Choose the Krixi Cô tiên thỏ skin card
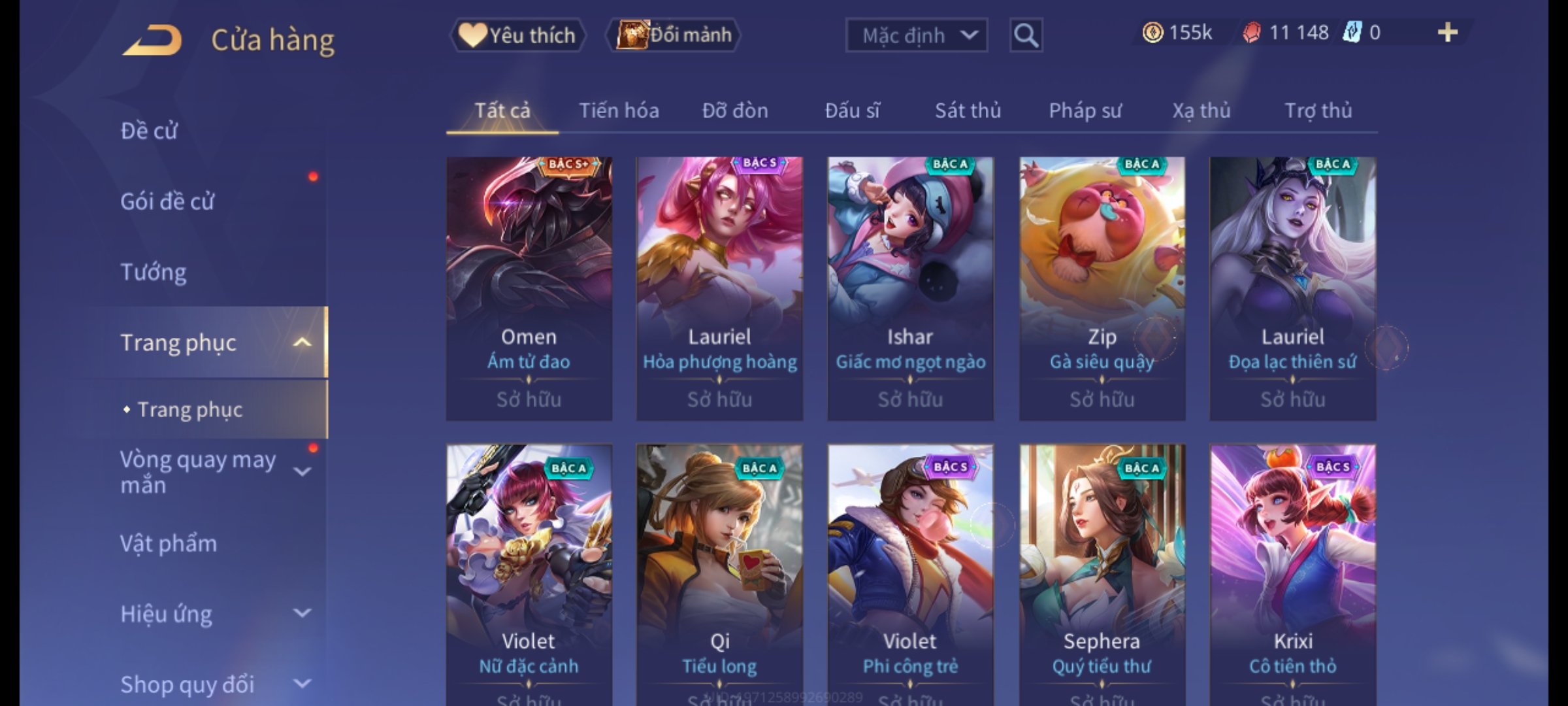The image size is (1568, 706). pyautogui.click(x=1293, y=575)
